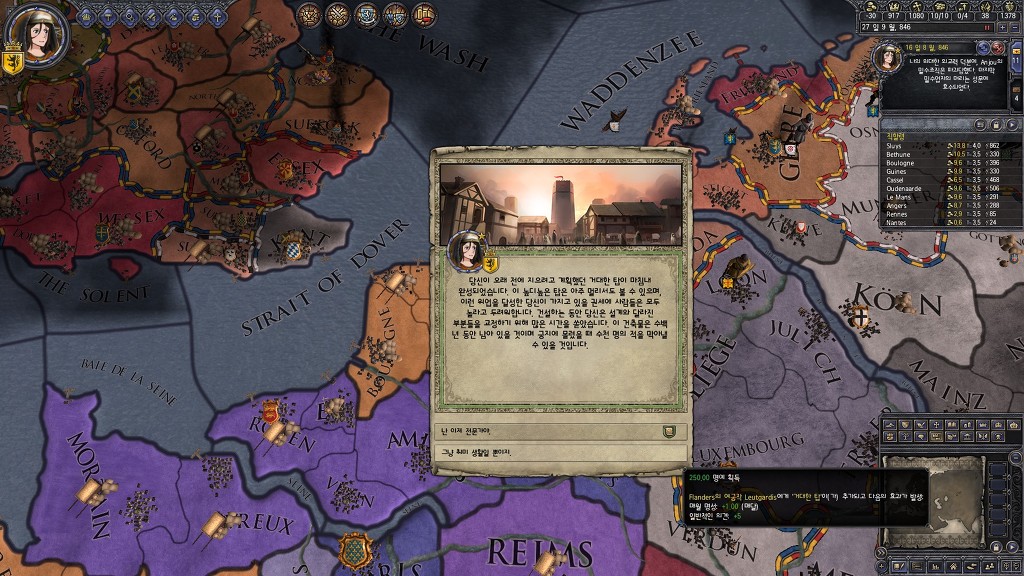Choose the event option '그냥 취미 생활일 뿐이지'

point(558,453)
